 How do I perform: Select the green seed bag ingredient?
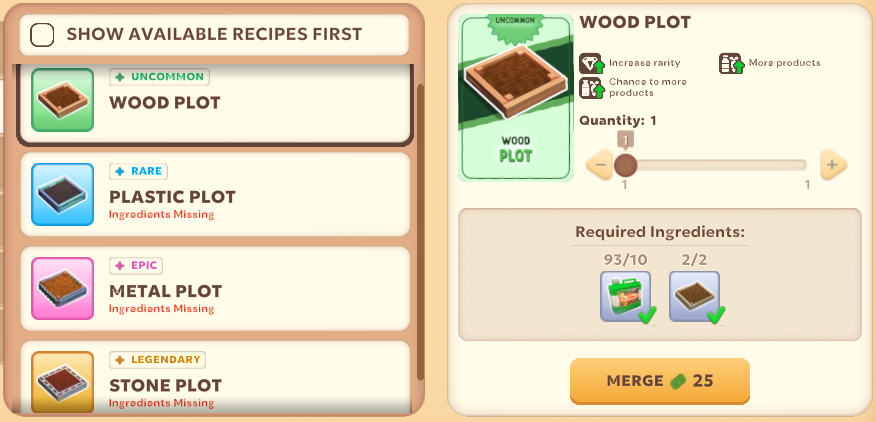coord(625,297)
